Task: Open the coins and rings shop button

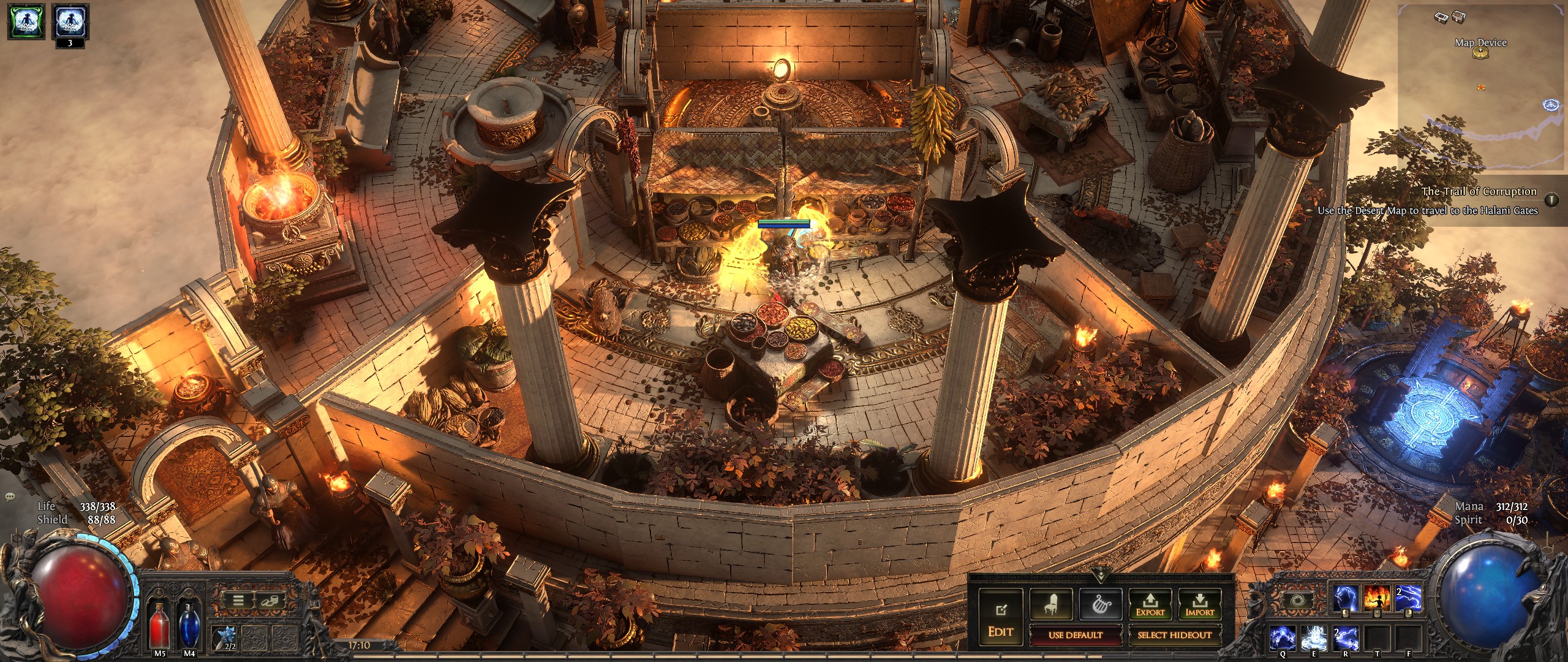Action: [268, 600]
